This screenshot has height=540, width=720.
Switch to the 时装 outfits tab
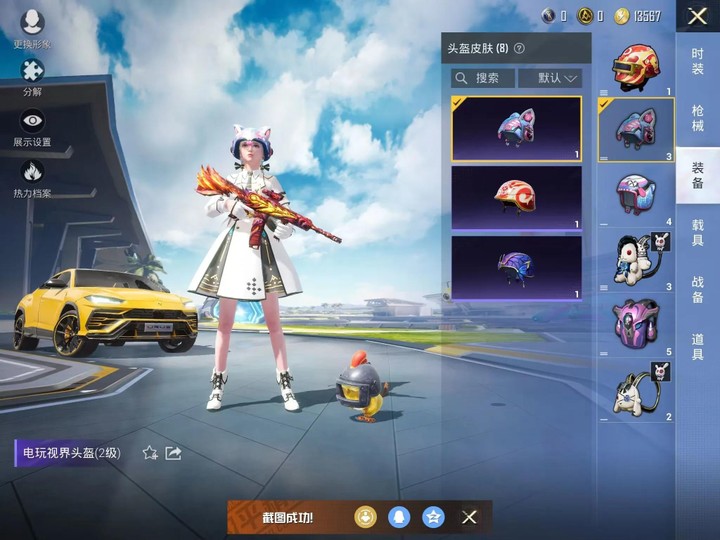tap(698, 62)
